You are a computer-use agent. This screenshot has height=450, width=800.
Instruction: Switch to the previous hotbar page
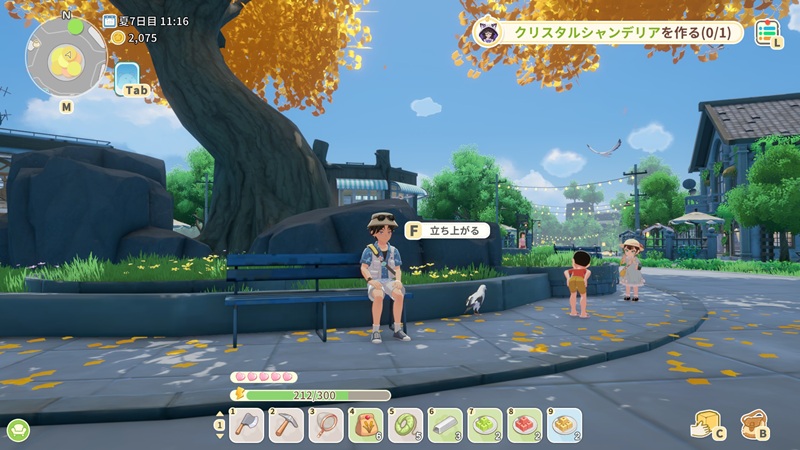(x=220, y=415)
